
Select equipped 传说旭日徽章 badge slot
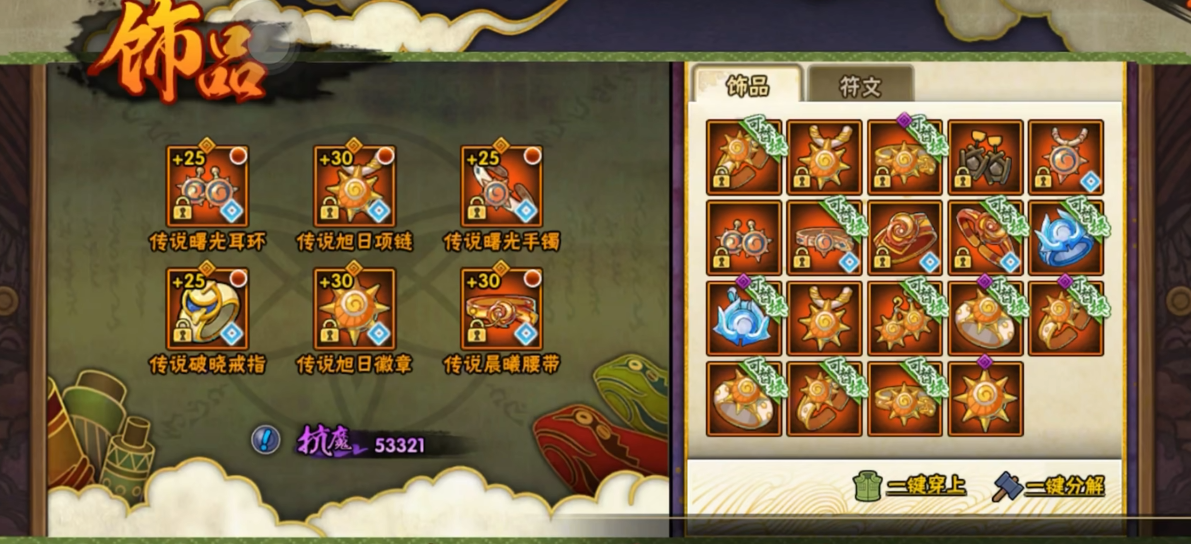tap(354, 308)
